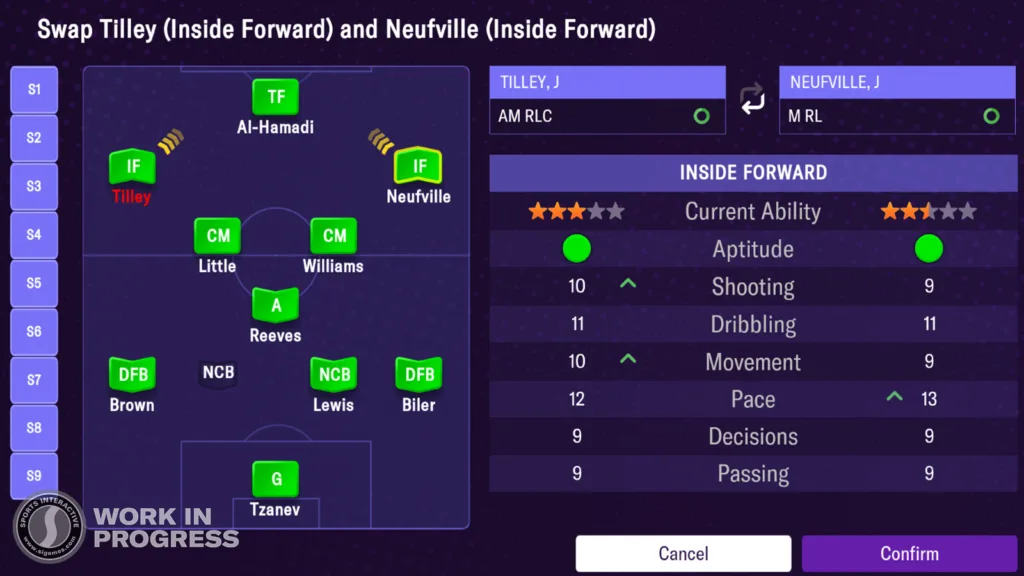The image size is (1024, 576).
Task: Pick substitute slot S1
Action: coord(34,90)
